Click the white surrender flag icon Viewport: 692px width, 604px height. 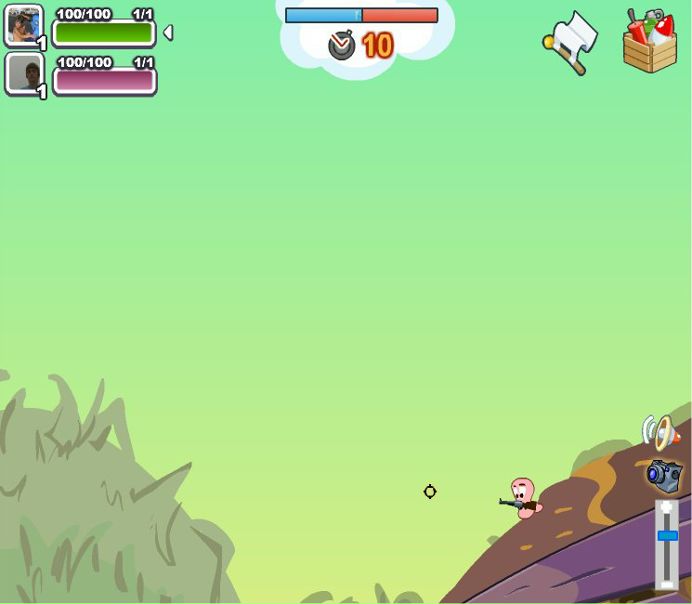click(572, 40)
